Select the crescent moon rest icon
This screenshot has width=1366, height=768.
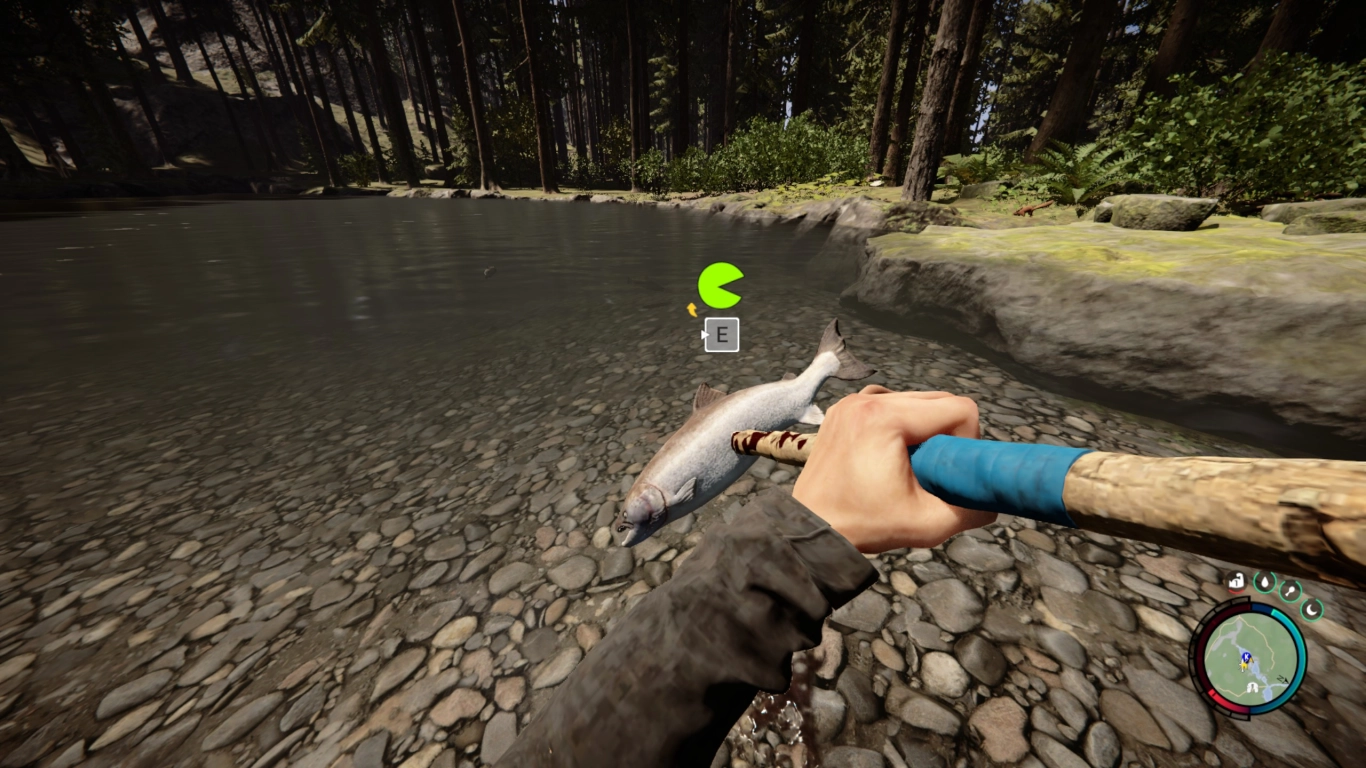click(x=1311, y=610)
